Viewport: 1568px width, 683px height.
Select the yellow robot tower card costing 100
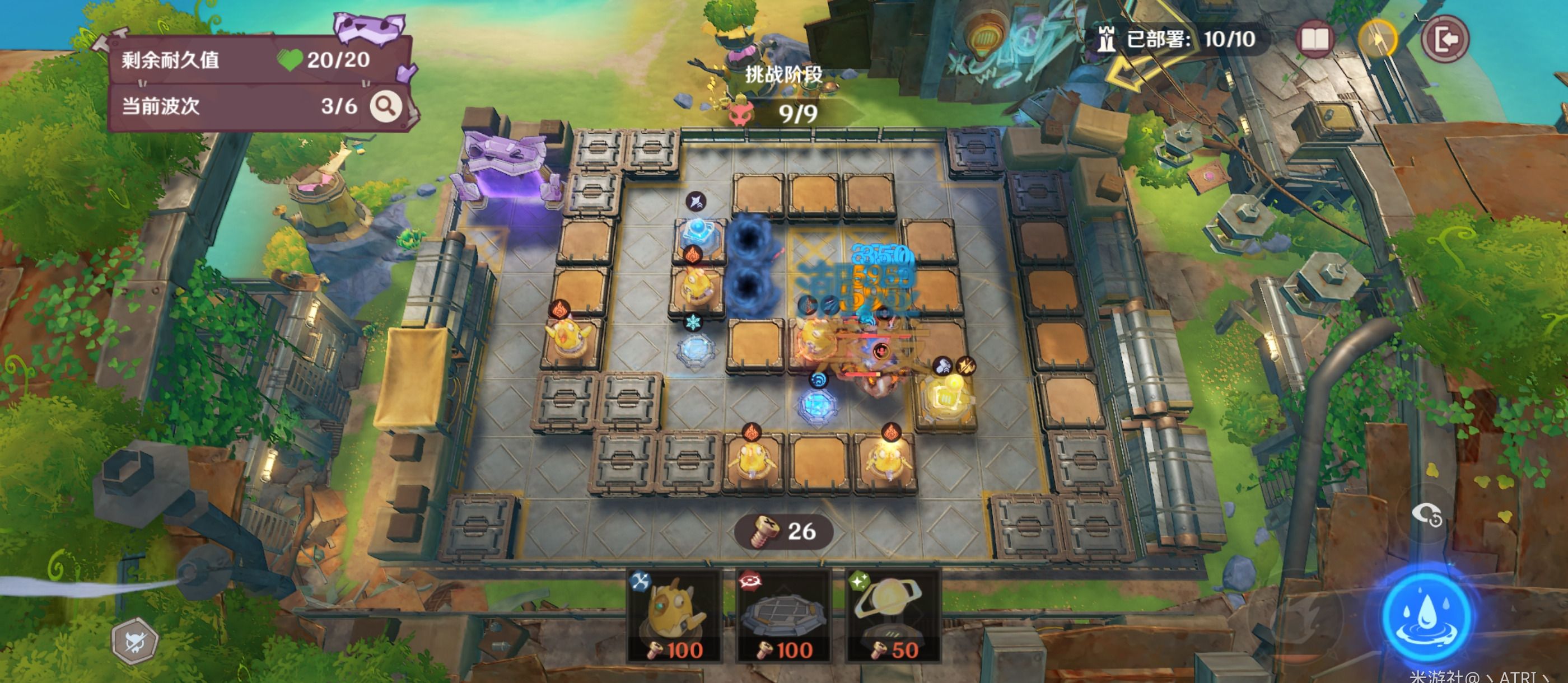674,616
